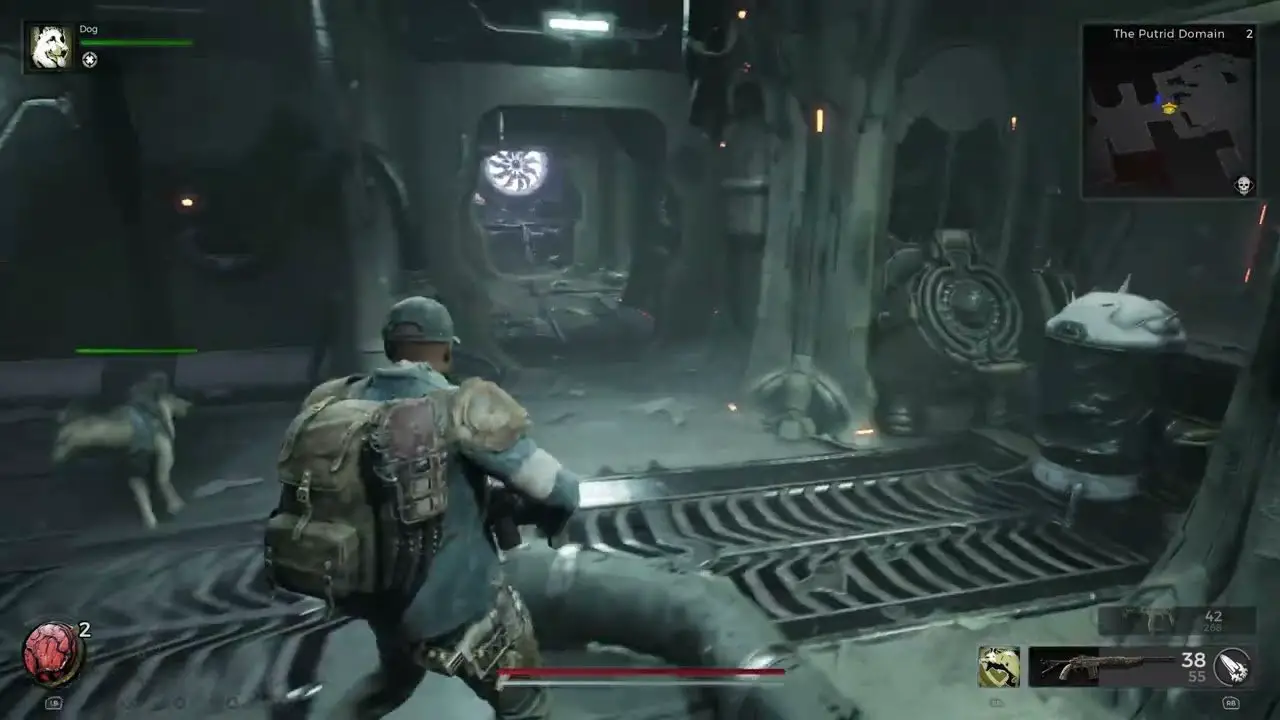The image size is (1280, 720).
Task: Click the reserve ammo count reading 55
Action: pyautogui.click(x=1197, y=675)
